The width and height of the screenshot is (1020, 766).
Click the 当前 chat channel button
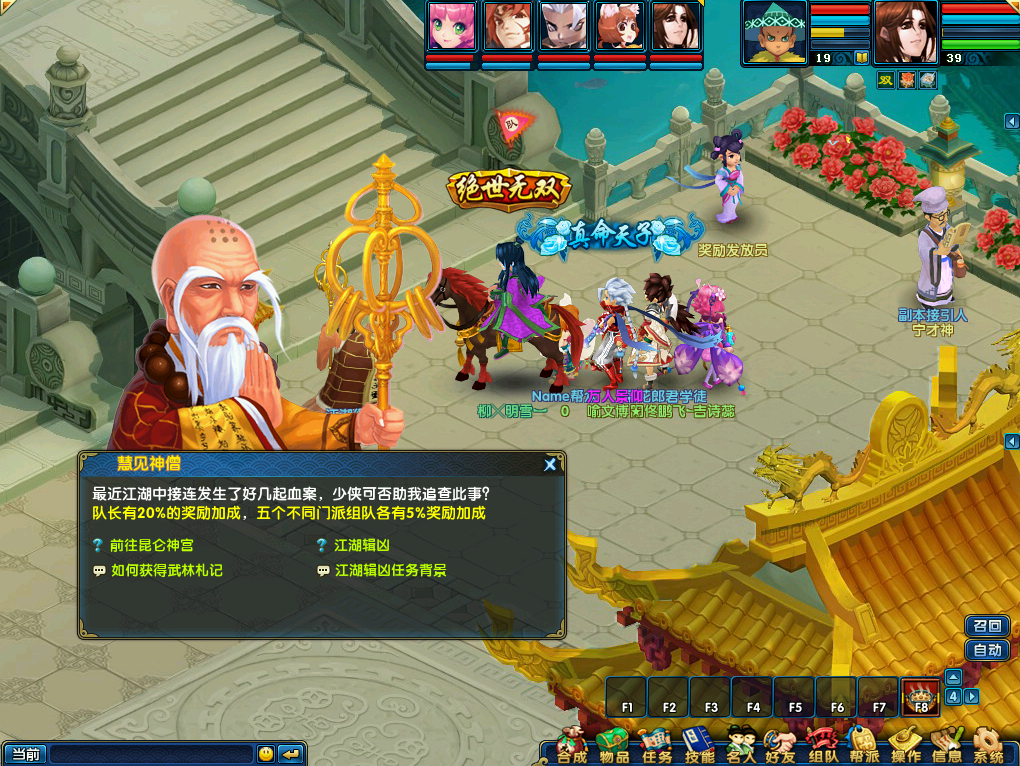point(25,754)
